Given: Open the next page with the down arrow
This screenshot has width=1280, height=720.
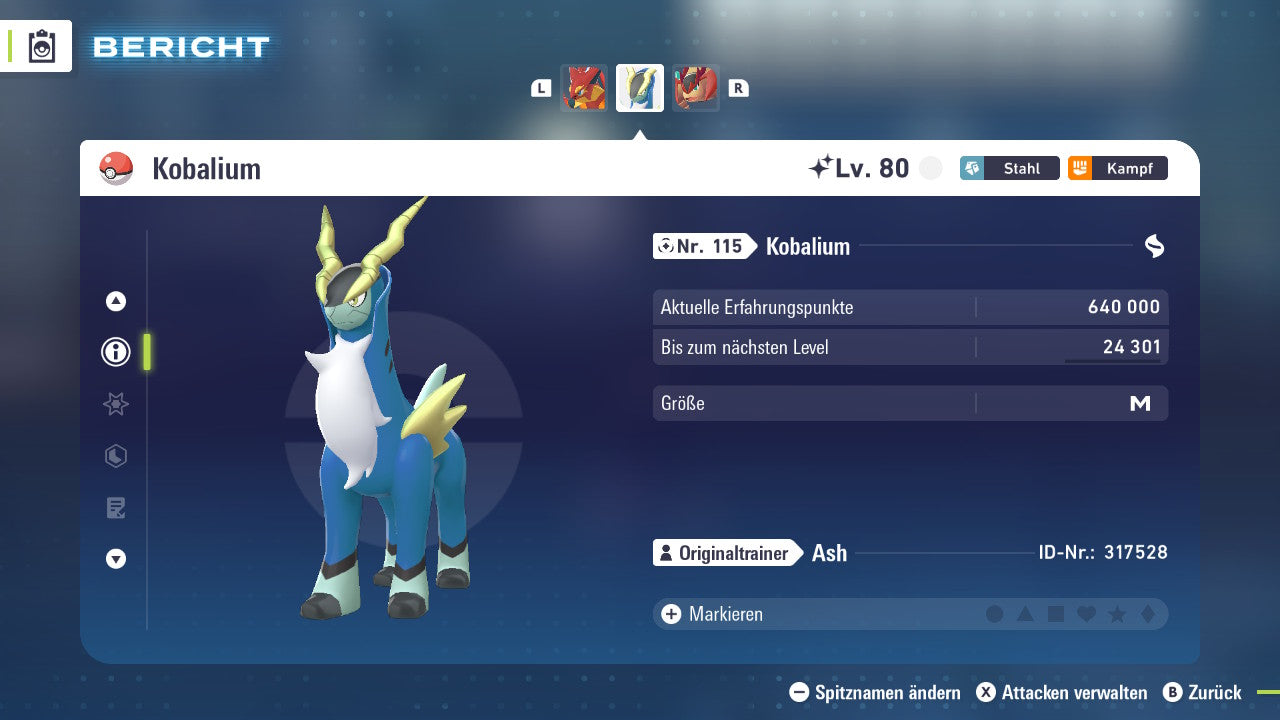Looking at the screenshot, I should [x=115, y=559].
